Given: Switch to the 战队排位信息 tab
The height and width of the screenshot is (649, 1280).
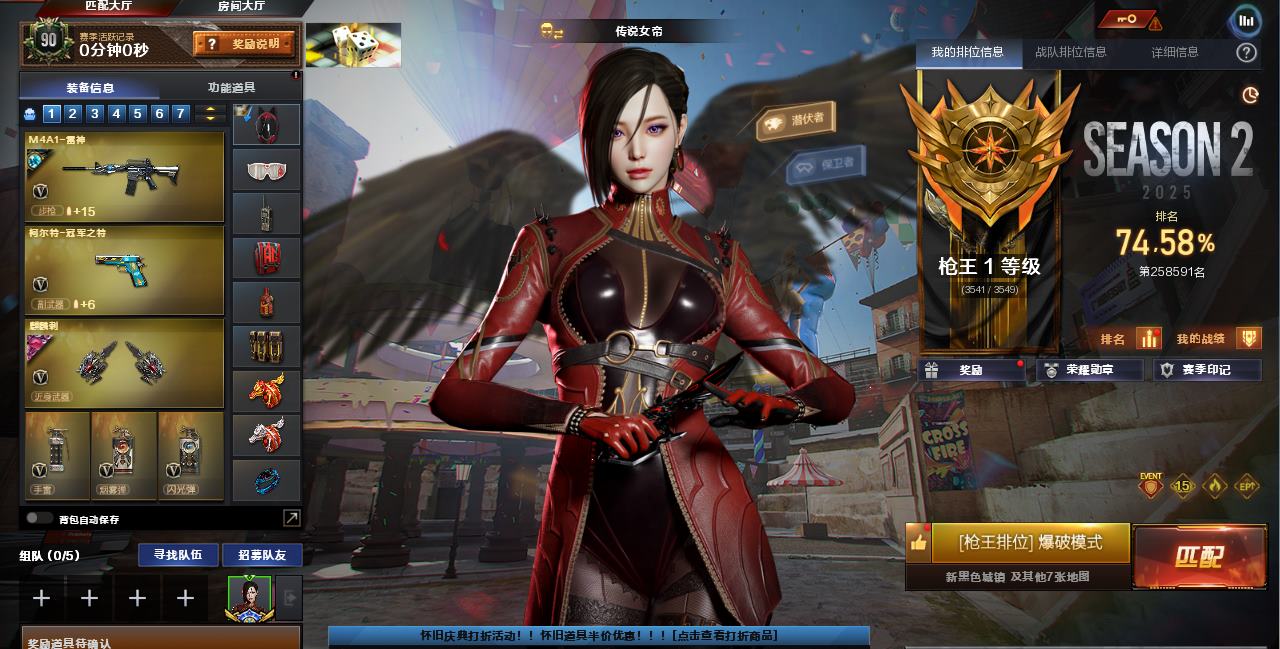Looking at the screenshot, I should (1070, 52).
